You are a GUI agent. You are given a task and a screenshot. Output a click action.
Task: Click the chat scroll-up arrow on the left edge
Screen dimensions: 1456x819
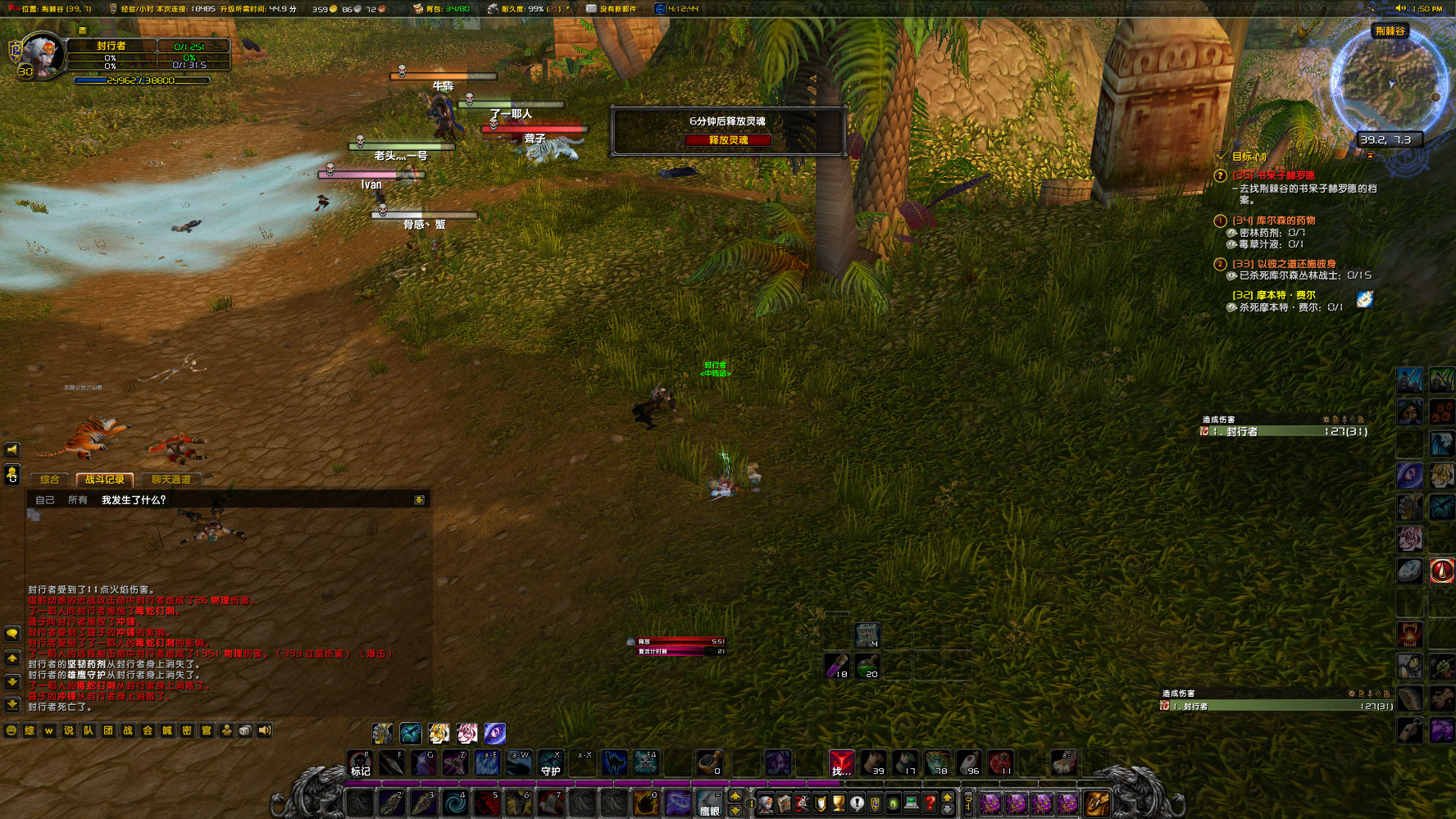(11, 657)
